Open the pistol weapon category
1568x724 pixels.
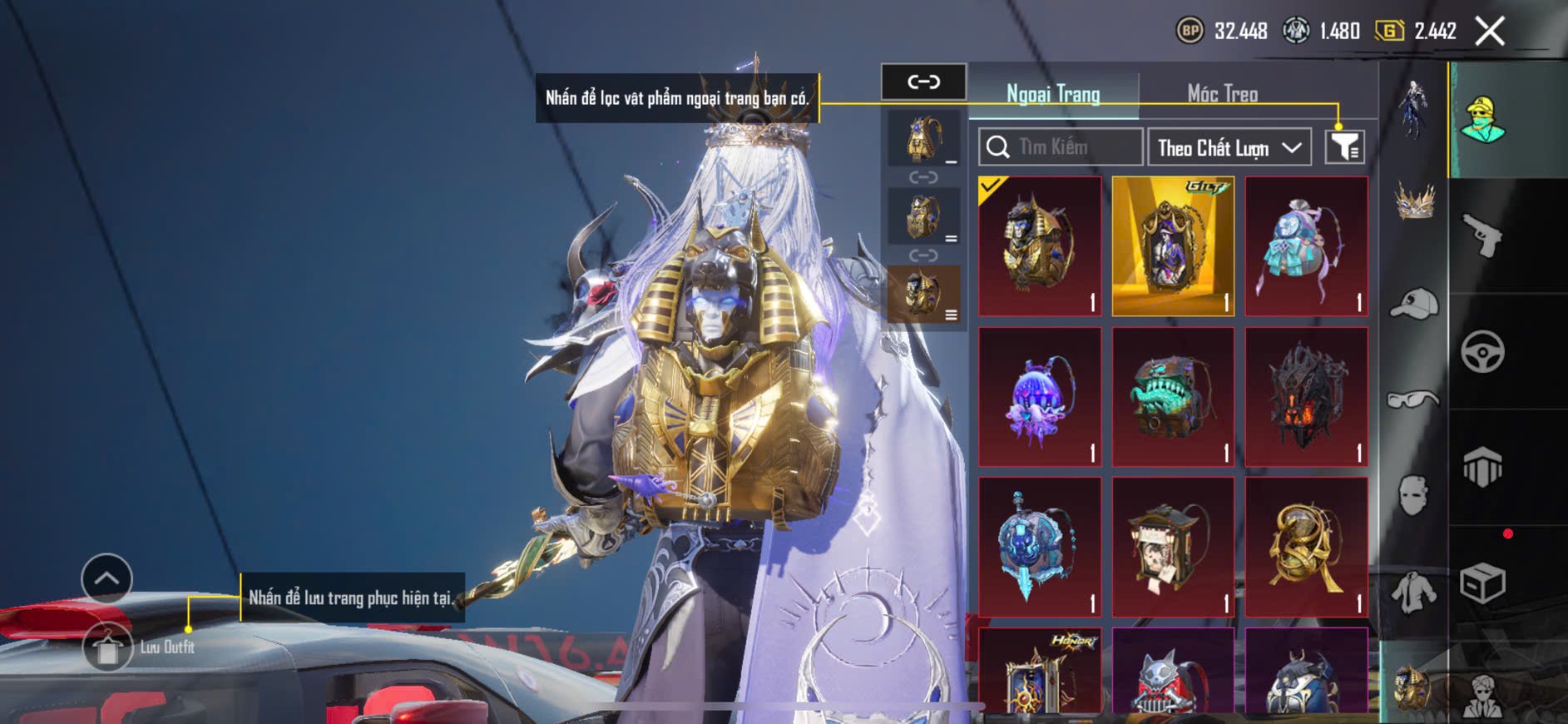click(x=1482, y=236)
